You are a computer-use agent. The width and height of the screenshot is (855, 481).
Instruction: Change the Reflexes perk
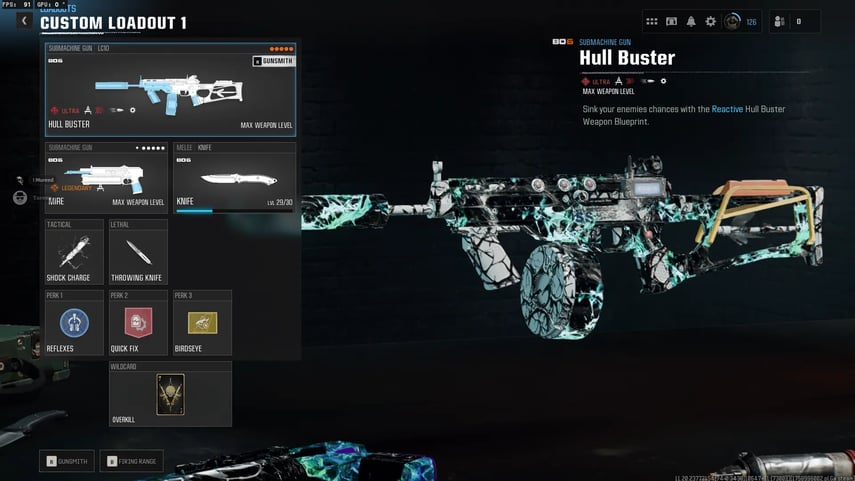[x=74, y=323]
